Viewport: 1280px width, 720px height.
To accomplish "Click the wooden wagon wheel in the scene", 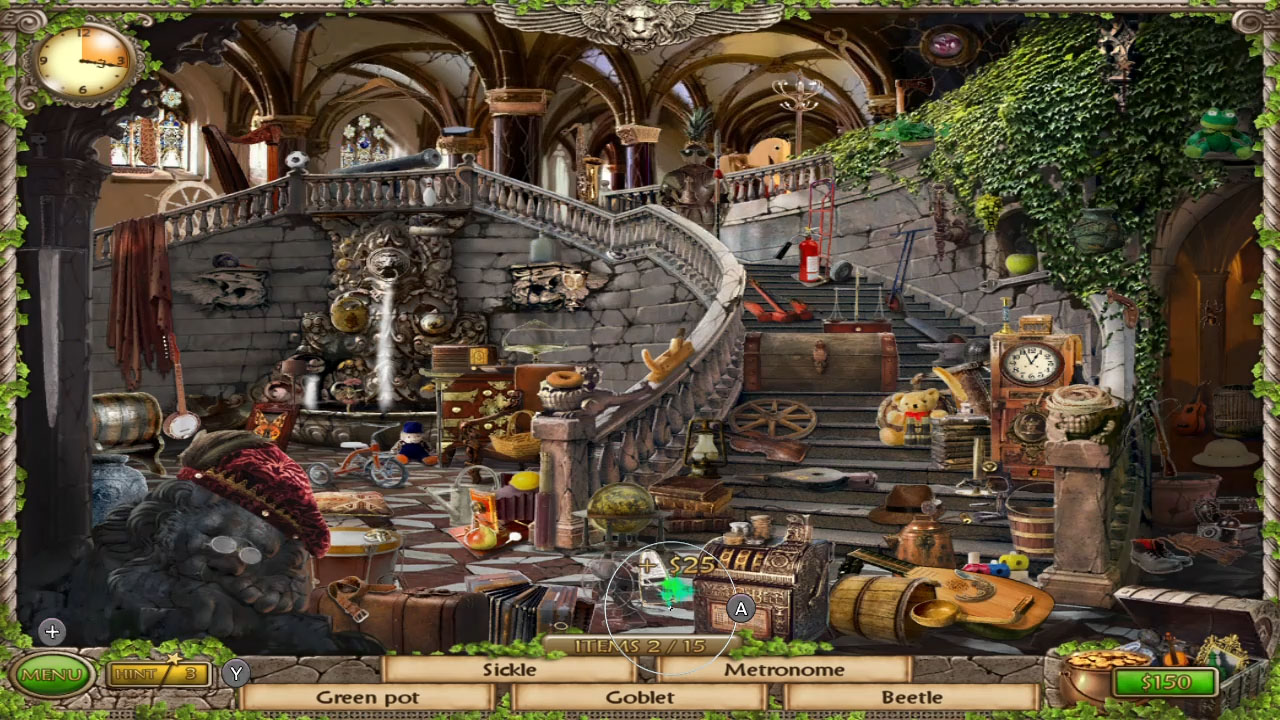I will (775, 418).
